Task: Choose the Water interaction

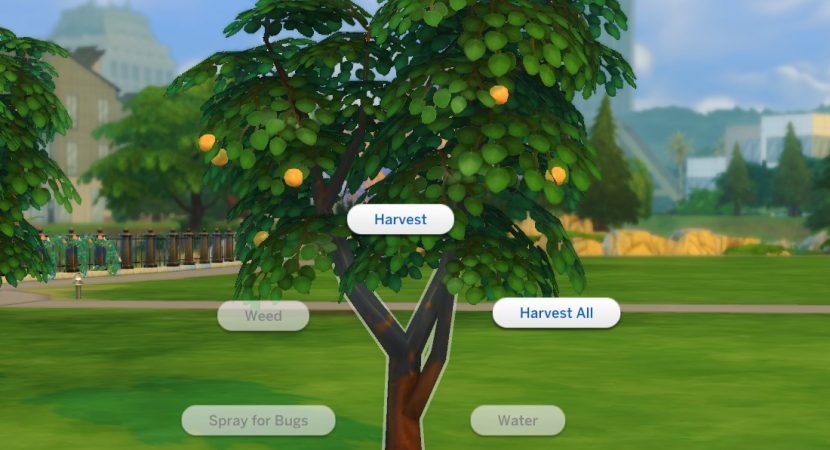Action: tap(517, 420)
